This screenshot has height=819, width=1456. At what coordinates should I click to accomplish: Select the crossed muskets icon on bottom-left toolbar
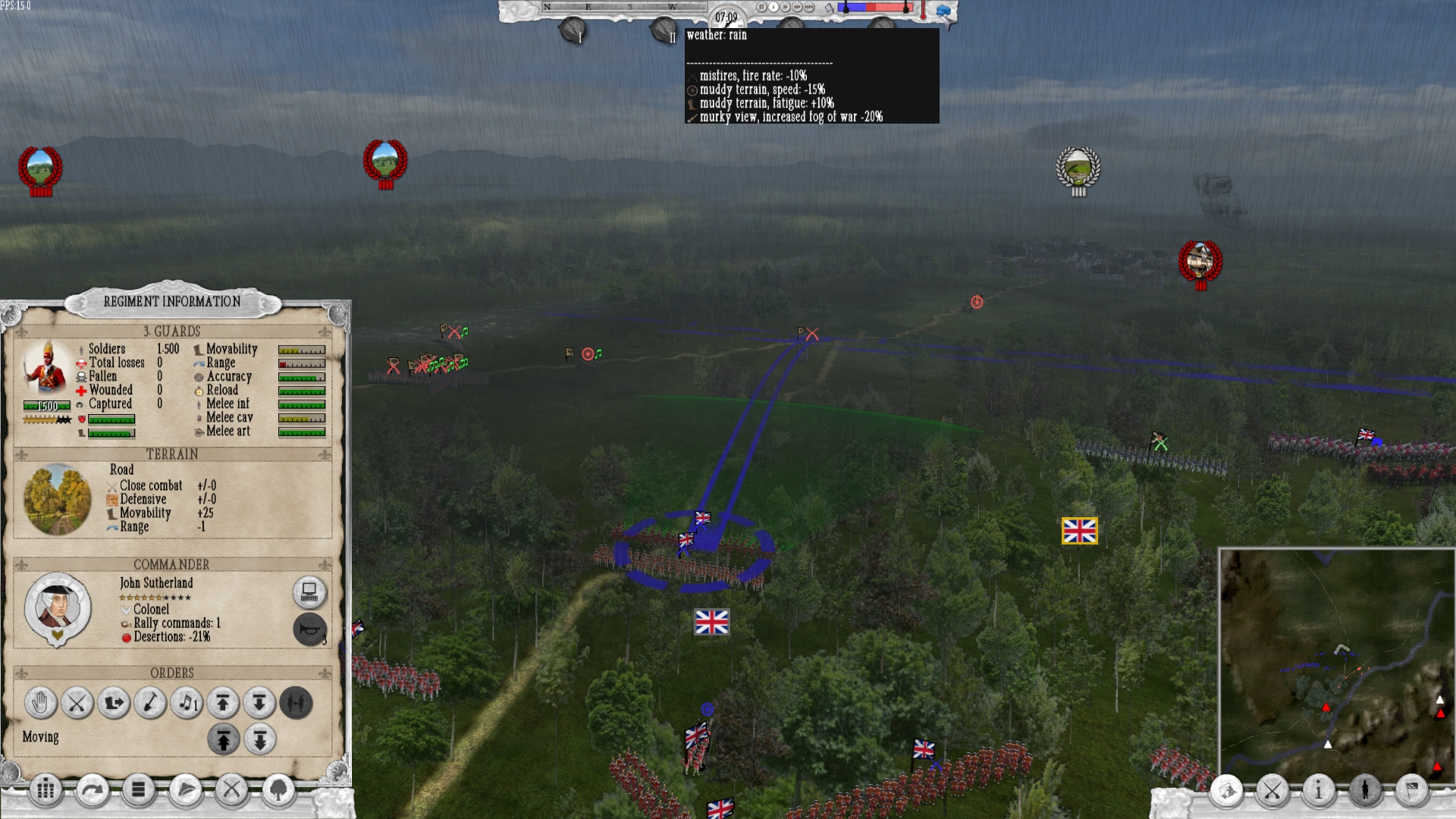tap(231, 790)
